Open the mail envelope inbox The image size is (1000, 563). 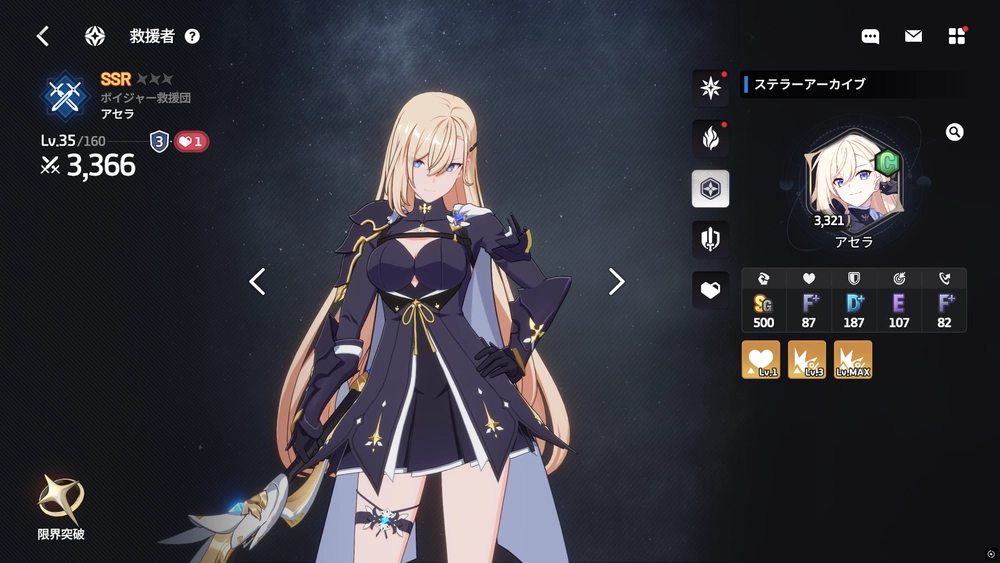(x=913, y=36)
